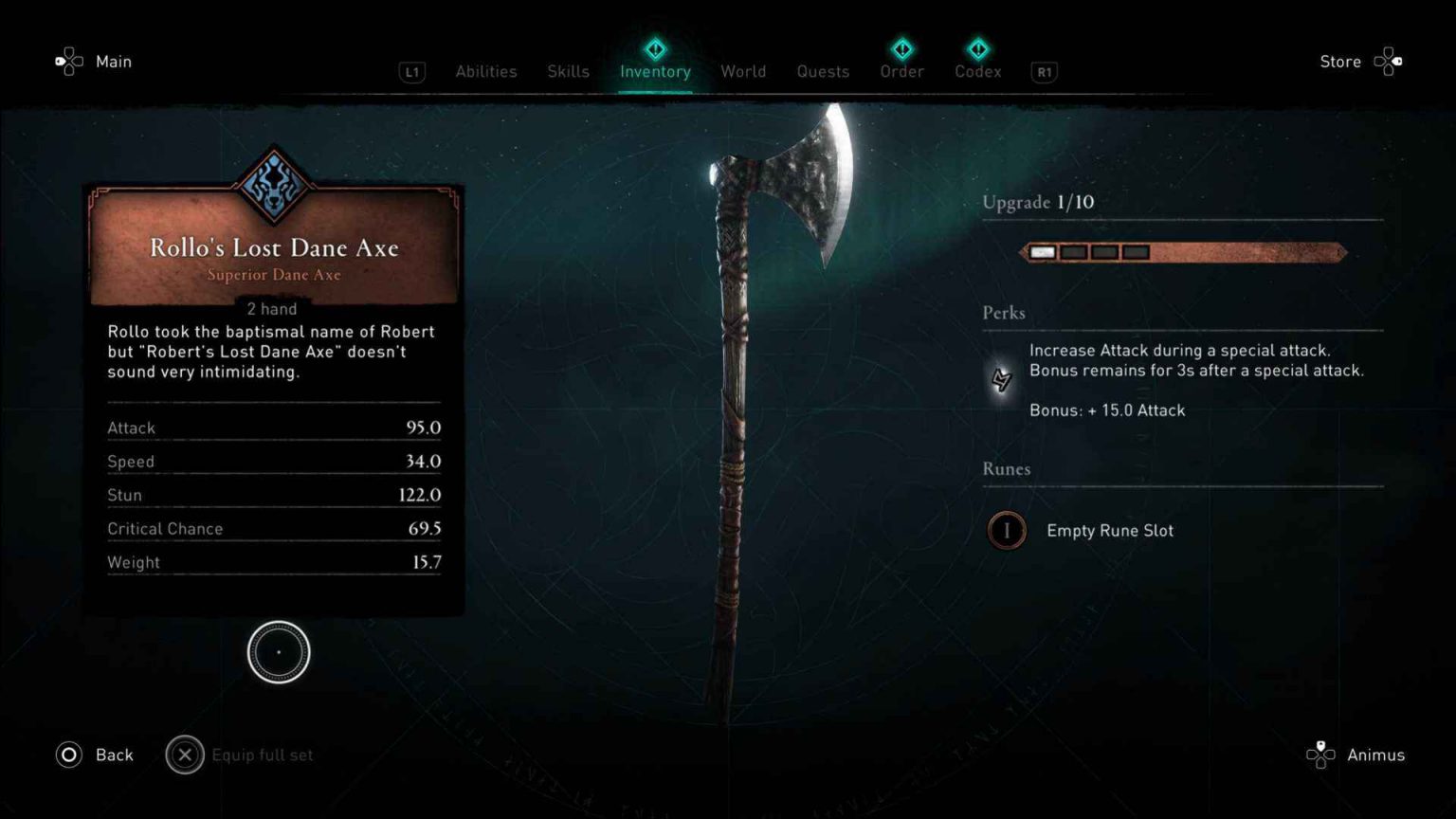Click the first filled upgrade segment
This screenshot has width=1456, height=819.
pyautogui.click(x=1042, y=252)
